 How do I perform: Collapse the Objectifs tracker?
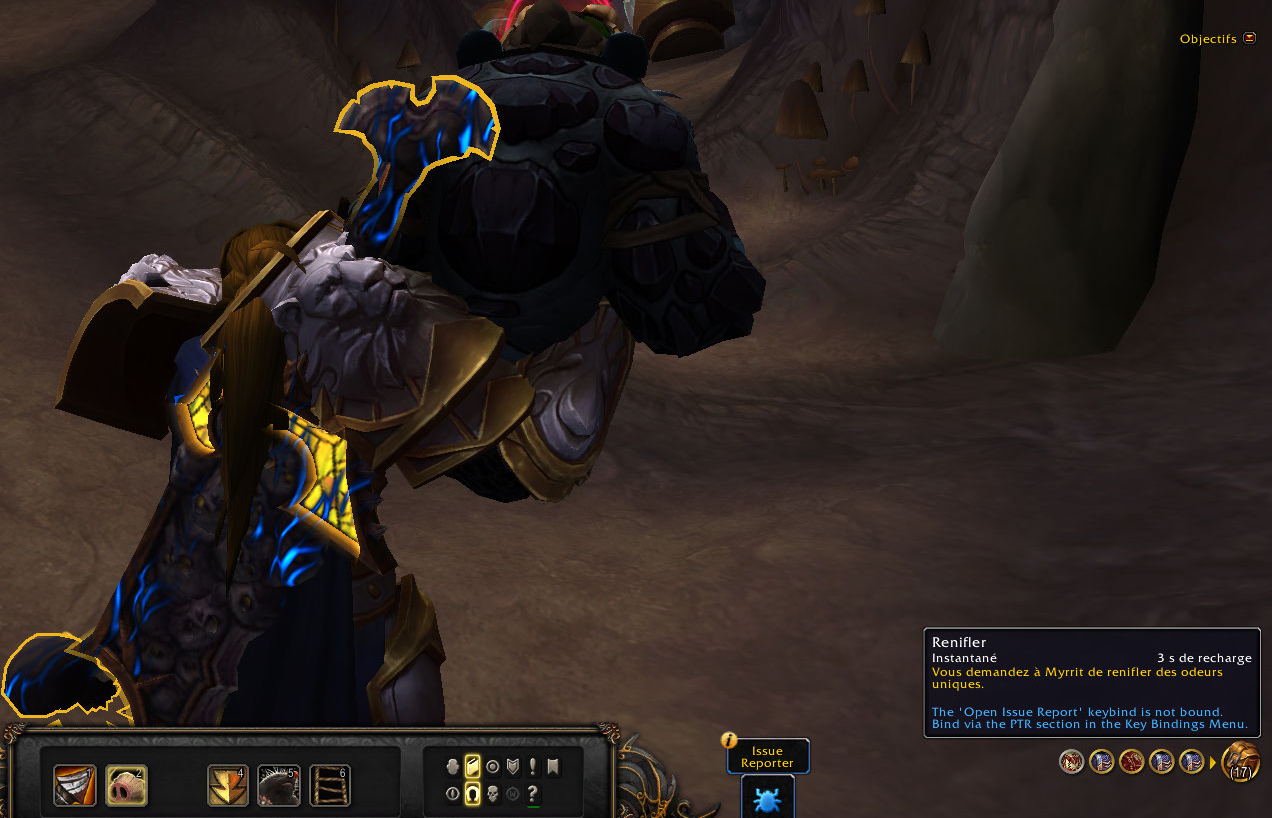tap(1249, 38)
